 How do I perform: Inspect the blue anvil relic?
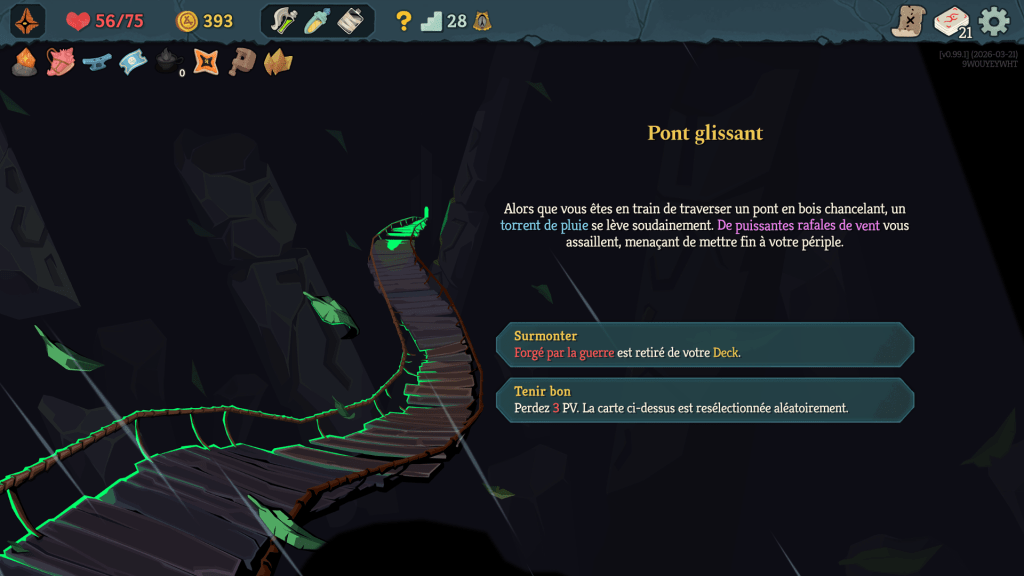click(96, 63)
